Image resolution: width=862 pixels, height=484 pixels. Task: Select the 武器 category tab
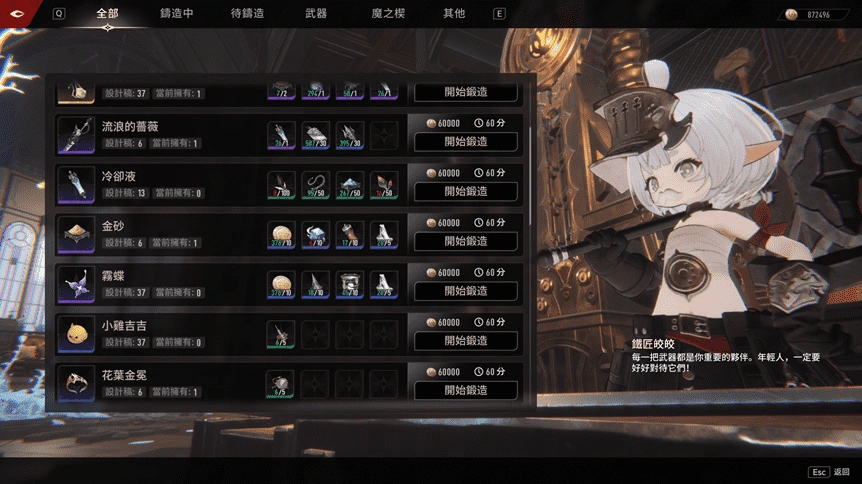(x=316, y=14)
